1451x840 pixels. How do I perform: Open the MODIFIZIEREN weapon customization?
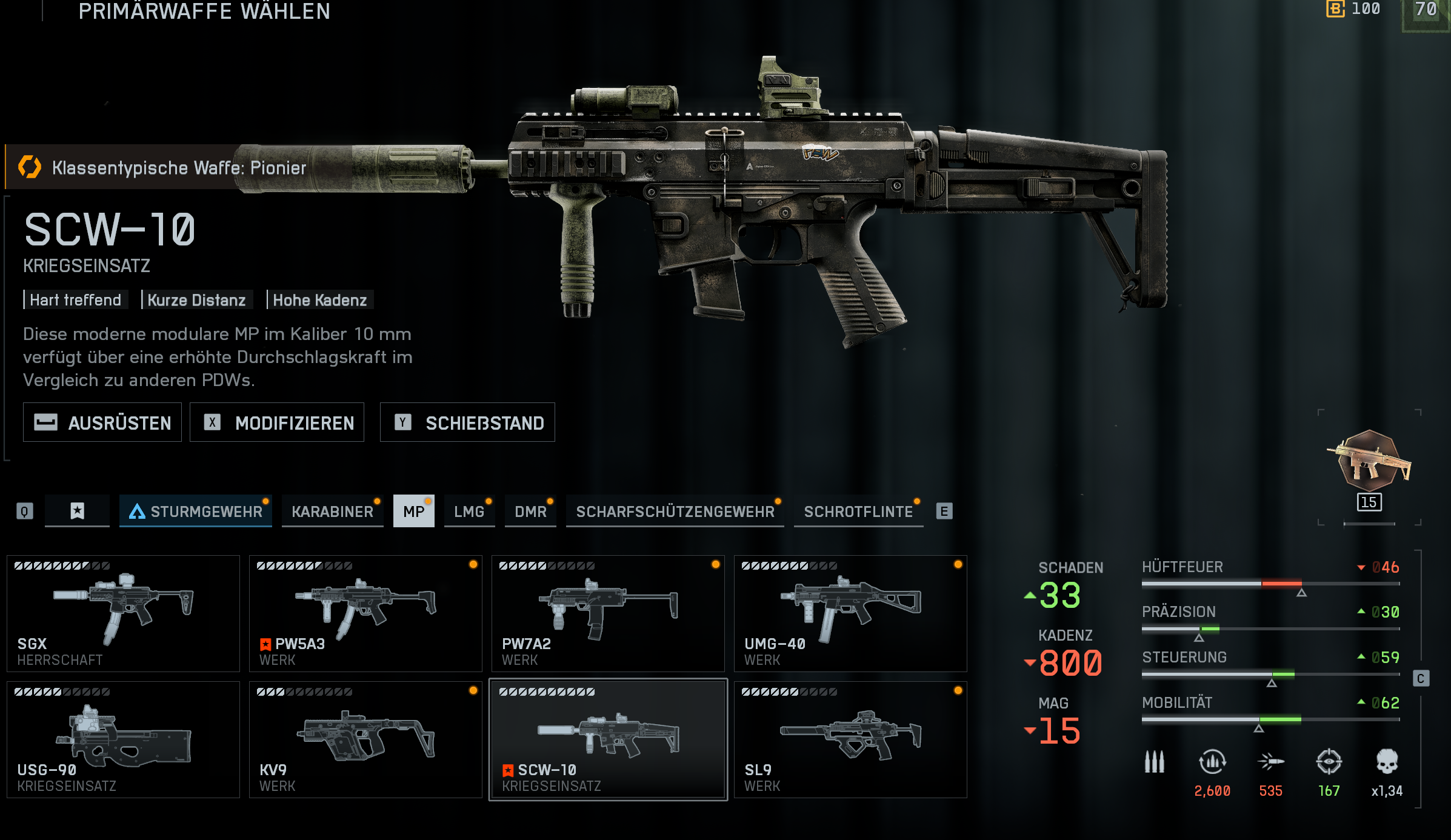(277, 422)
